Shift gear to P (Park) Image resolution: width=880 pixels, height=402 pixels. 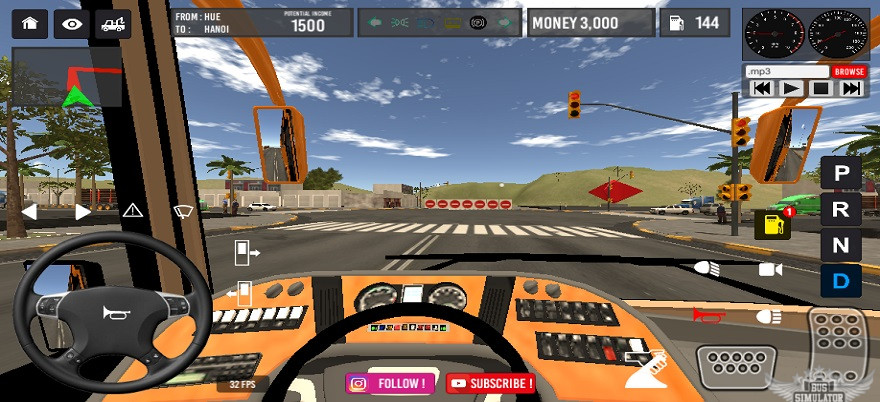pos(841,173)
